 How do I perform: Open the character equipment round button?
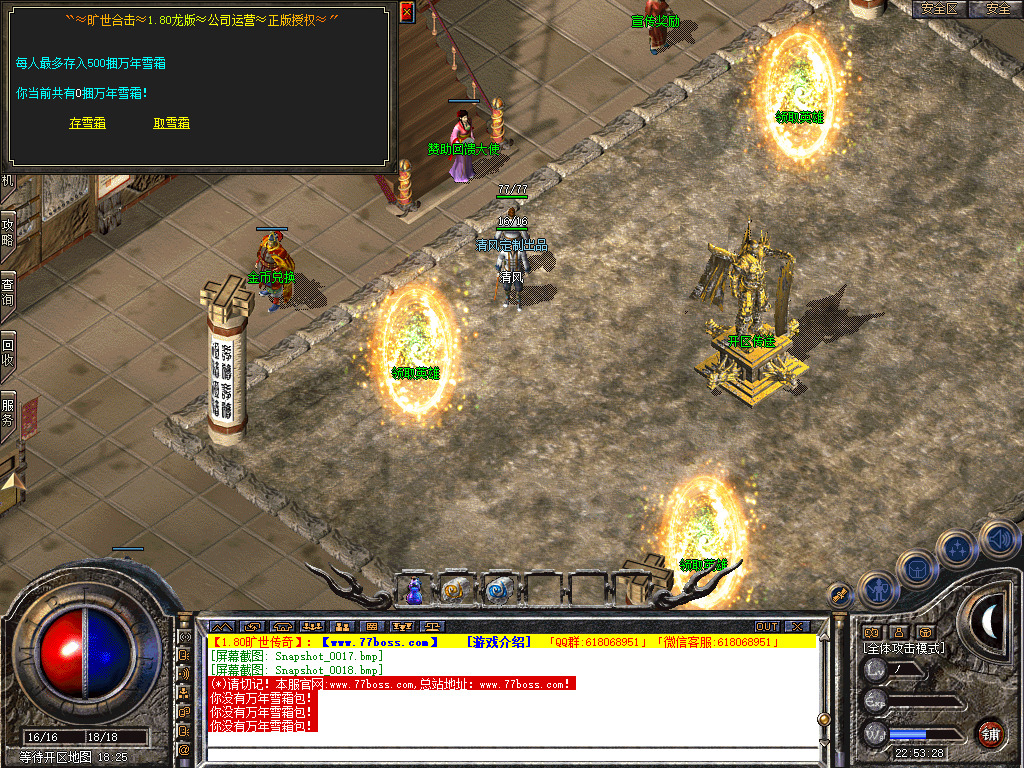click(x=877, y=591)
